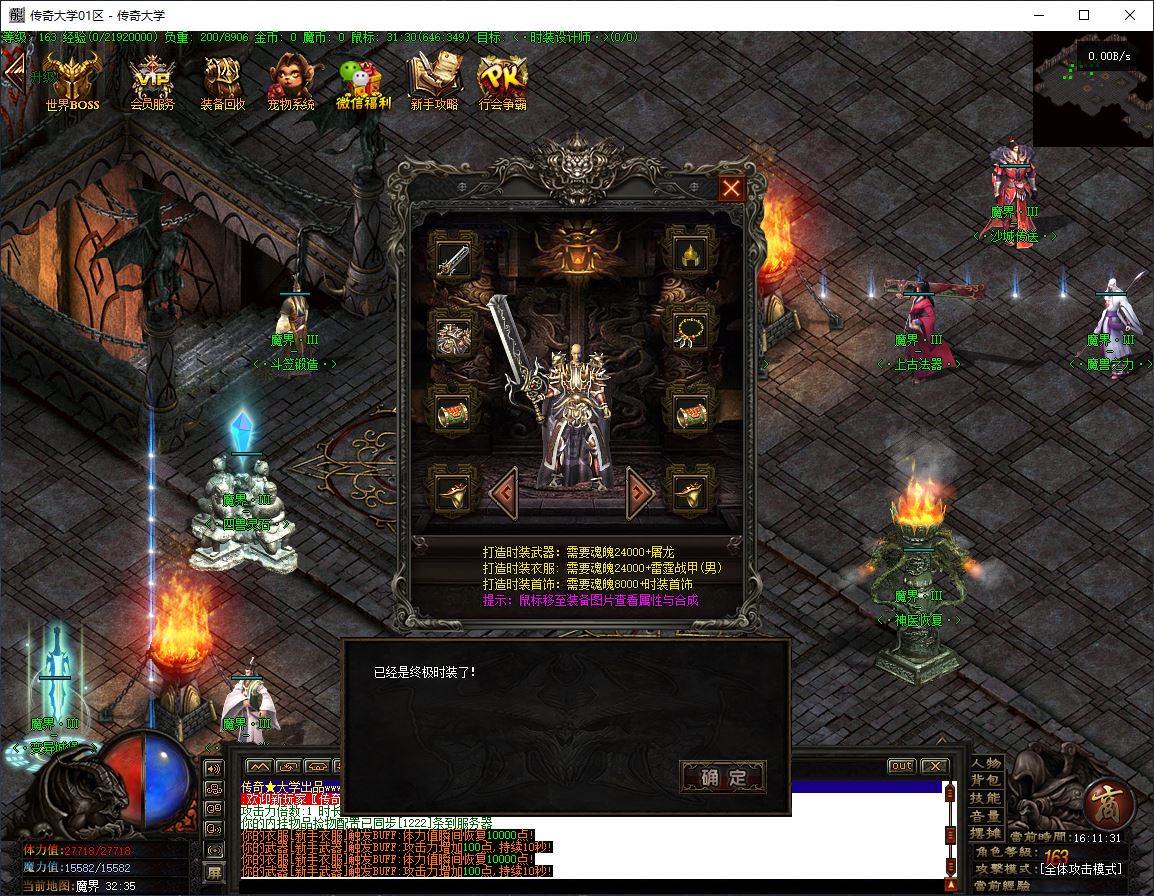The width and height of the screenshot is (1154, 896).
Task: Select the fashion sword weapon slot
Action: 453,257
